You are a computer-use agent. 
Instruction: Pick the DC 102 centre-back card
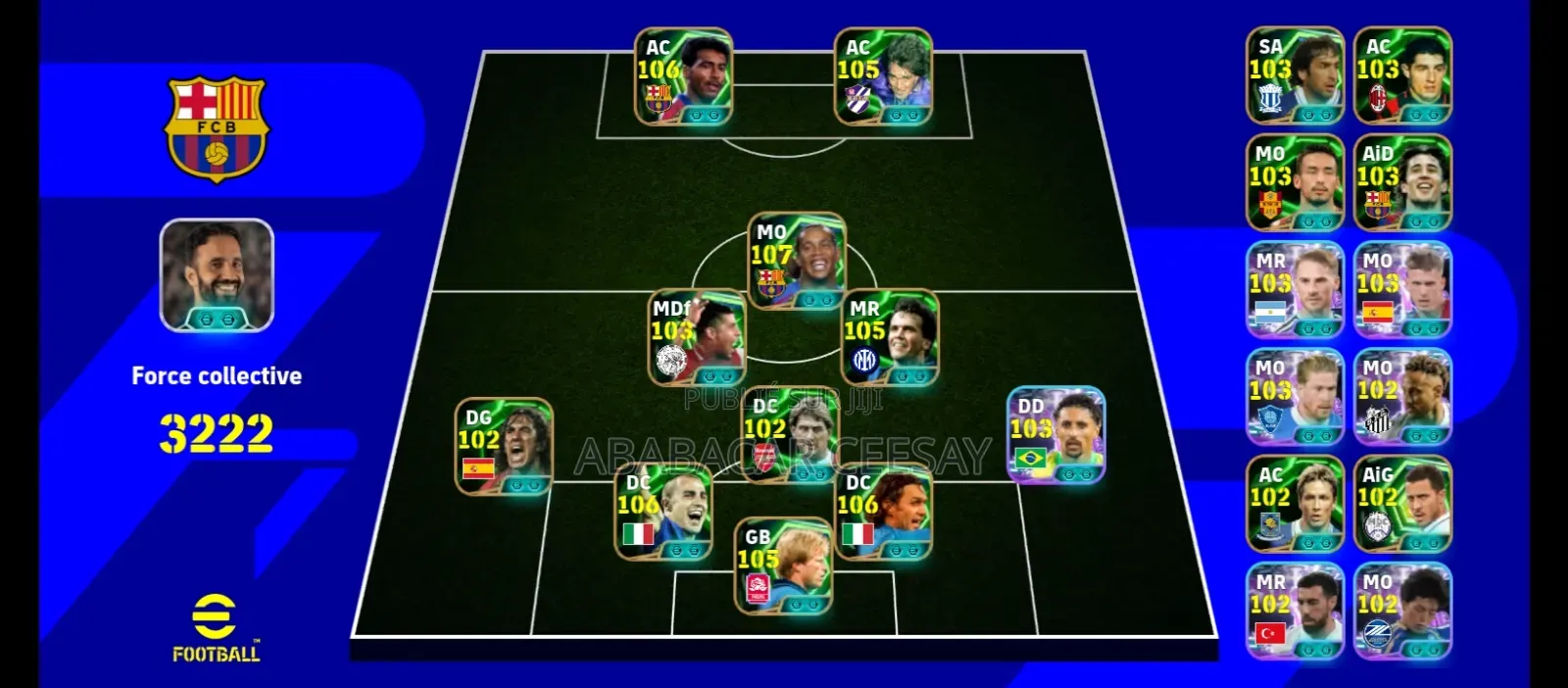[789, 435]
